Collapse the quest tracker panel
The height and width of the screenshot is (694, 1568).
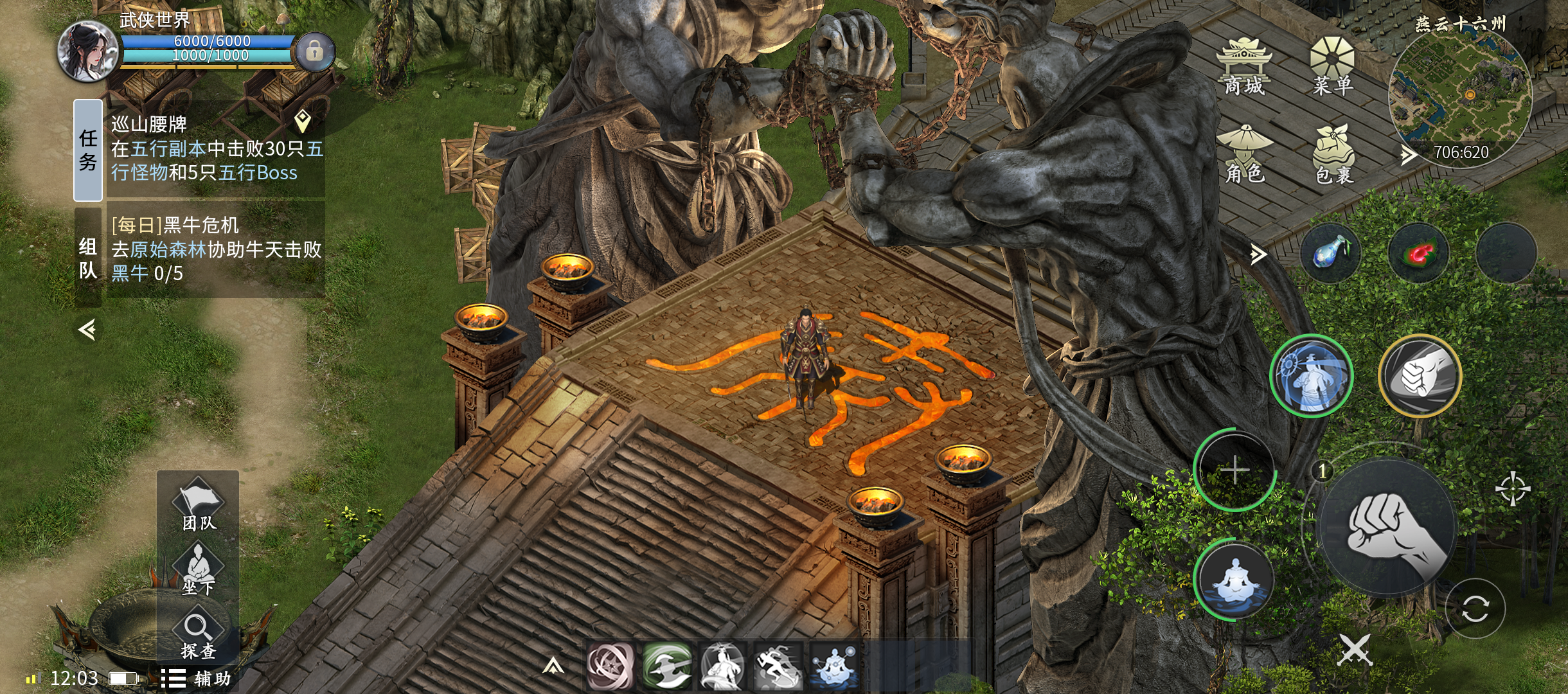point(87,330)
